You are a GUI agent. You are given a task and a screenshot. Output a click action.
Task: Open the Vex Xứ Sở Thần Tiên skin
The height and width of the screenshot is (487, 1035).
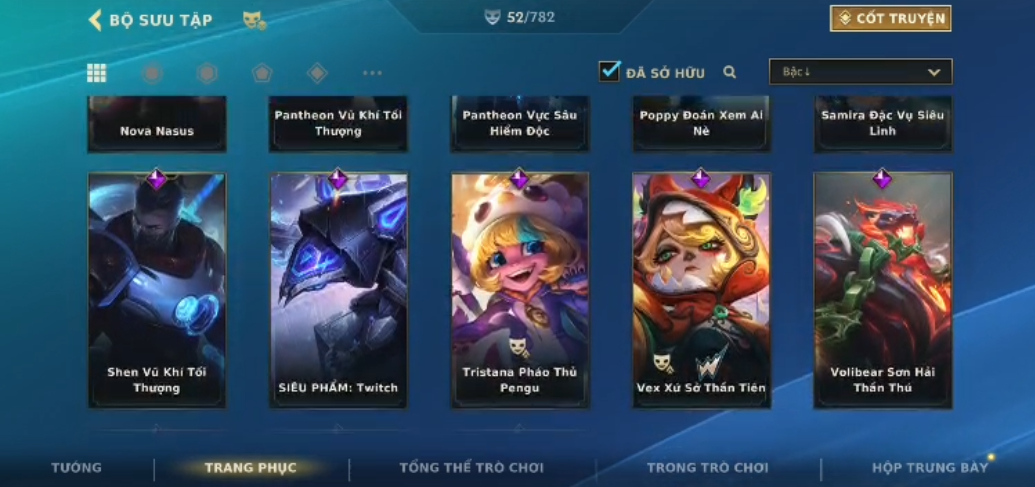tap(701, 290)
